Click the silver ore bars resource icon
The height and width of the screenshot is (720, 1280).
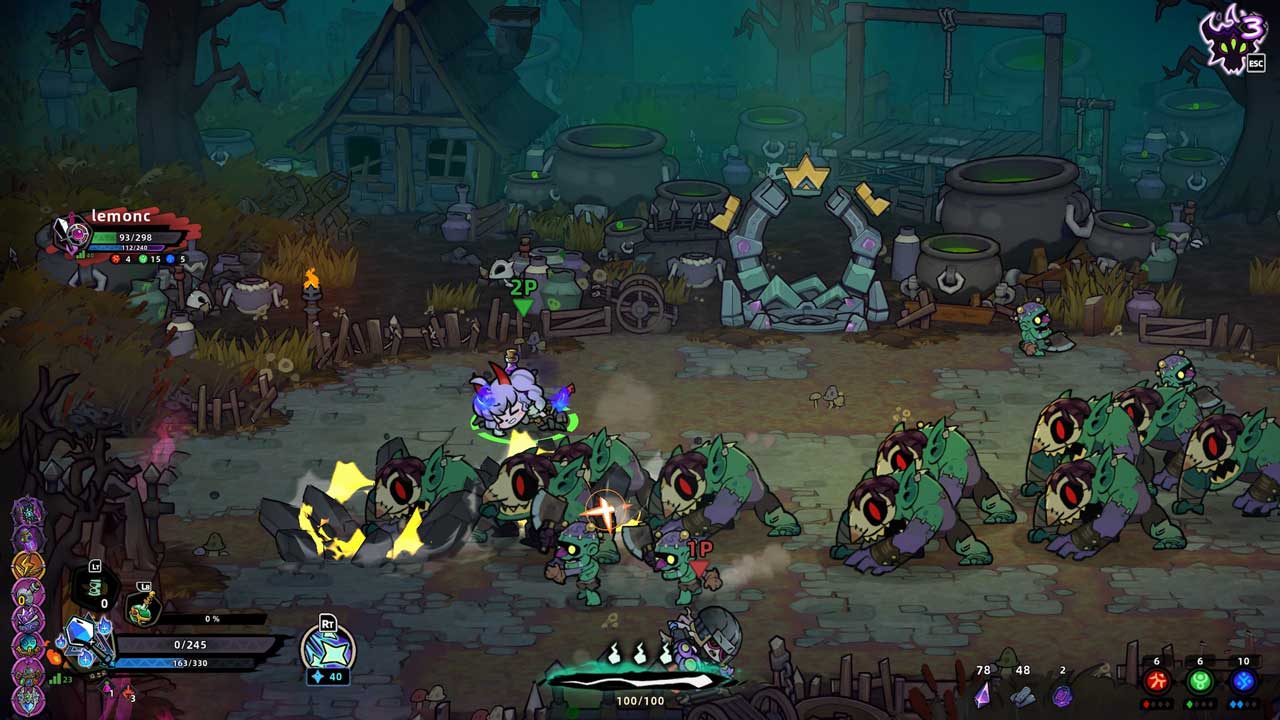[x=1022, y=694]
